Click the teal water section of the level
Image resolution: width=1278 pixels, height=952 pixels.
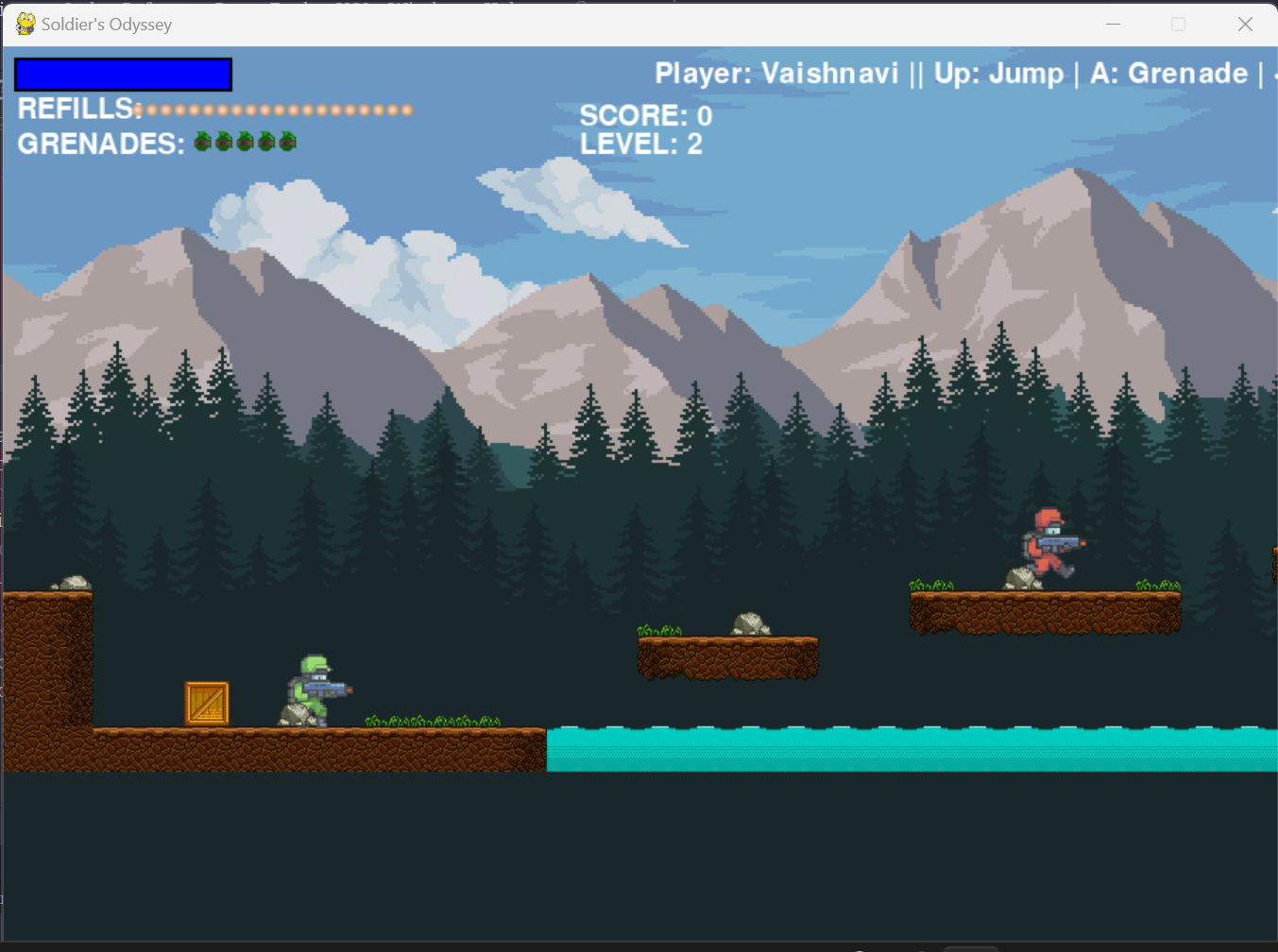point(897,751)
